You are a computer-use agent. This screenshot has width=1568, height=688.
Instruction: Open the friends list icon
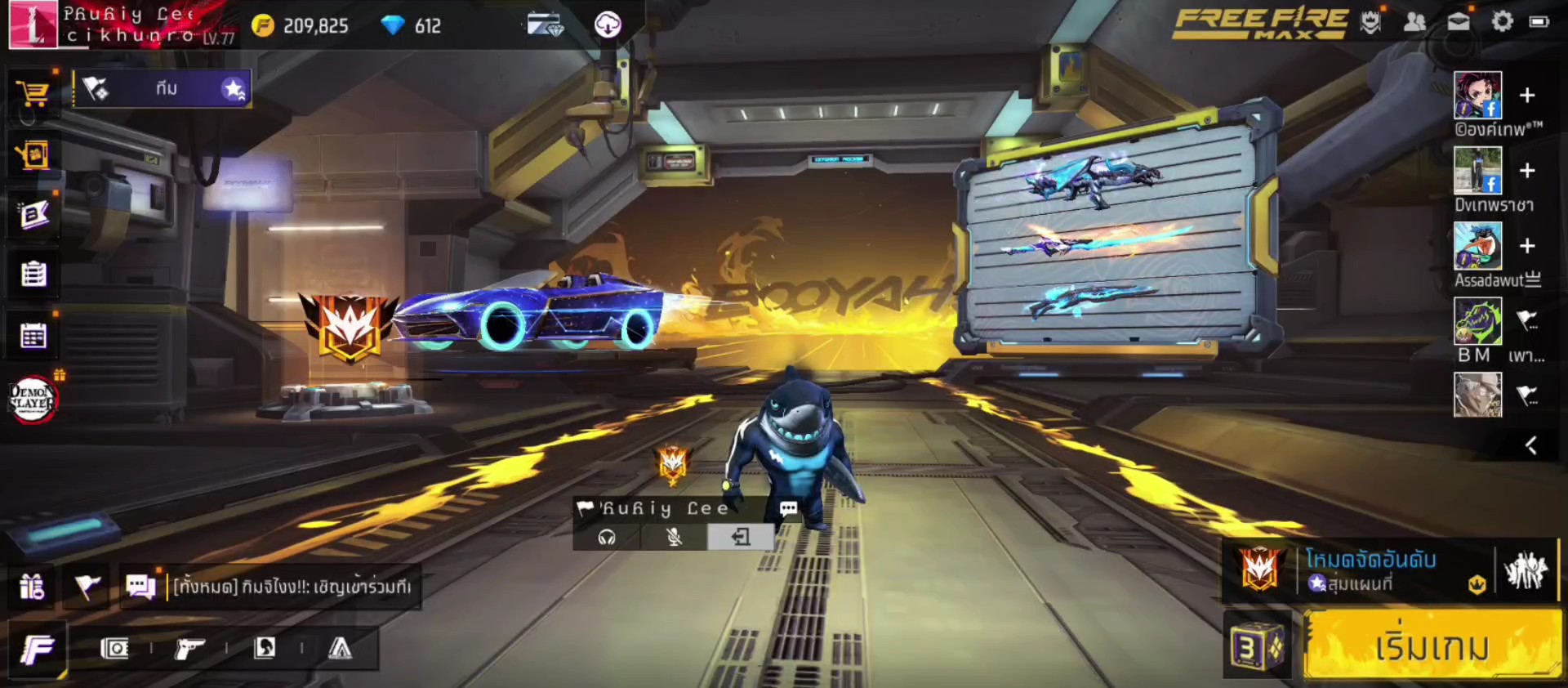pos(1414,22)
